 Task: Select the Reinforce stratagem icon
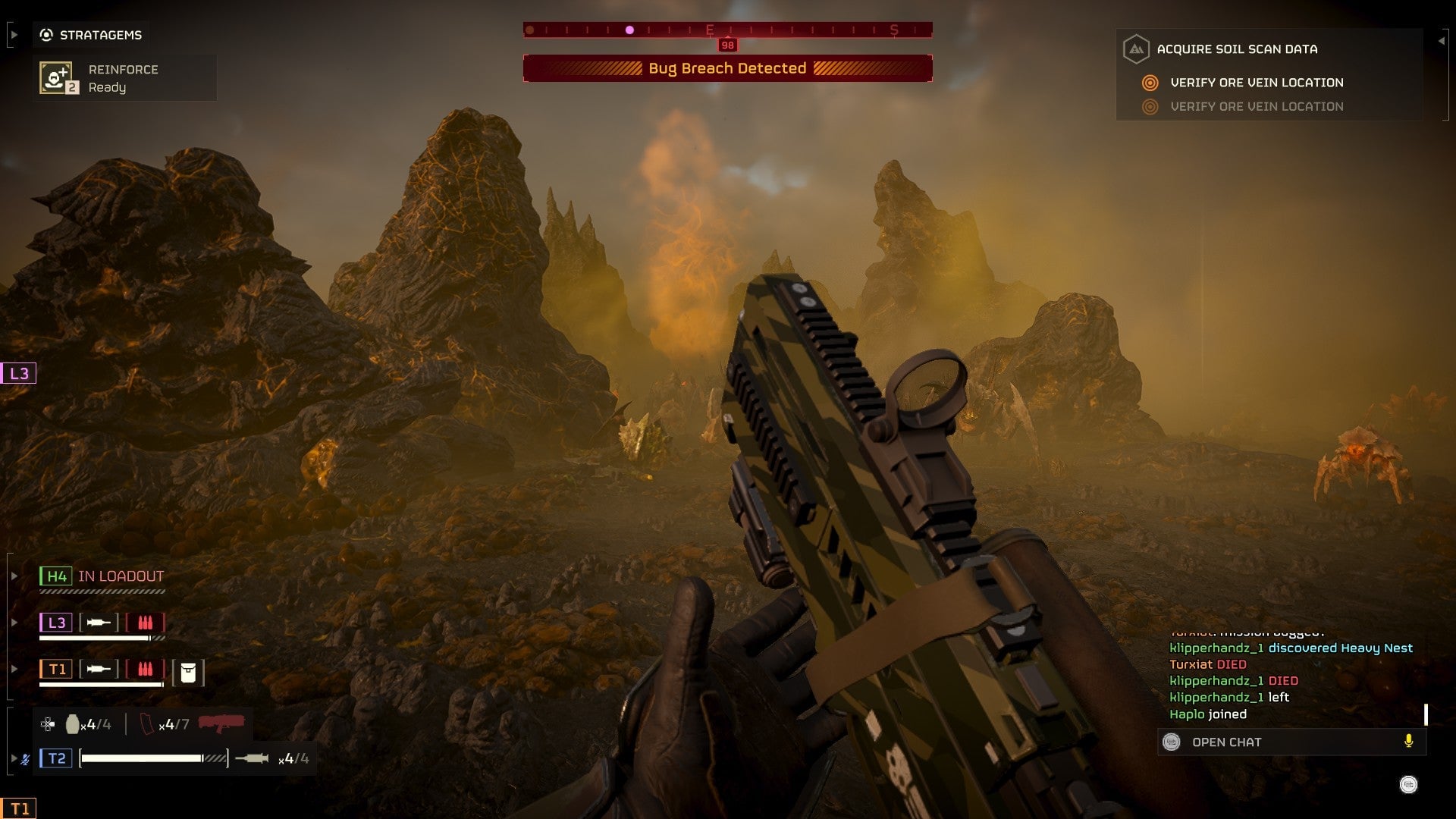click(55, 77)
